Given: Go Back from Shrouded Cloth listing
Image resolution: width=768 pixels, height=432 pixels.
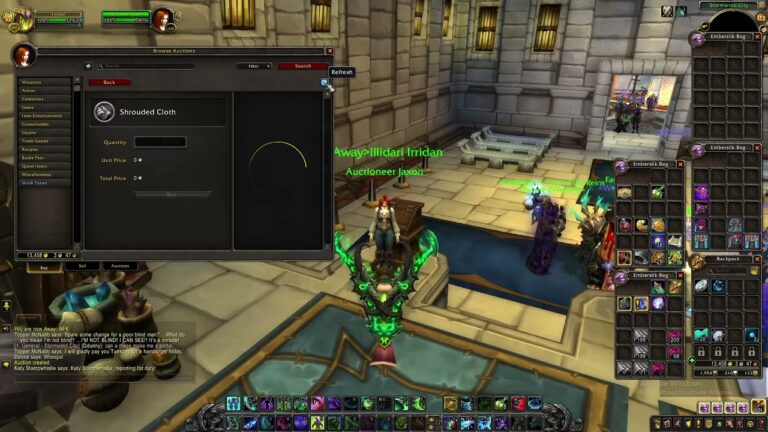Looking at the screenshot, I should point(109,82).
